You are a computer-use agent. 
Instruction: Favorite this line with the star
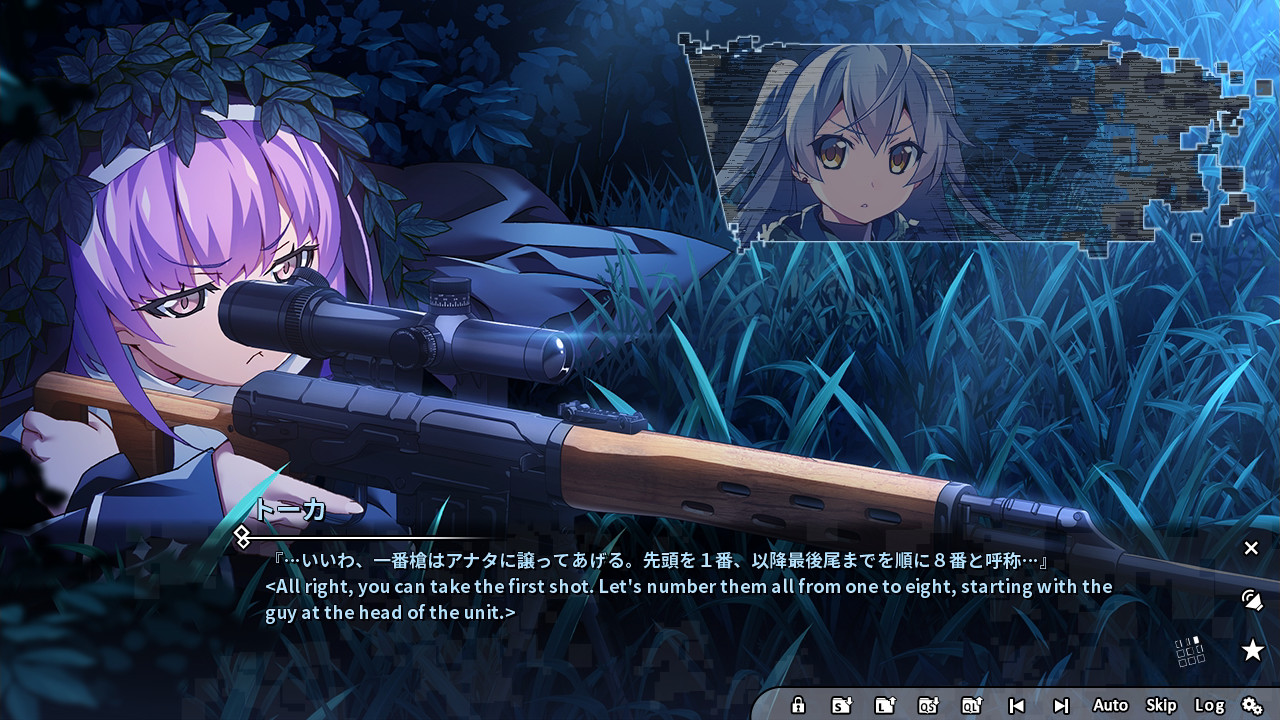tap(1254, 648)
